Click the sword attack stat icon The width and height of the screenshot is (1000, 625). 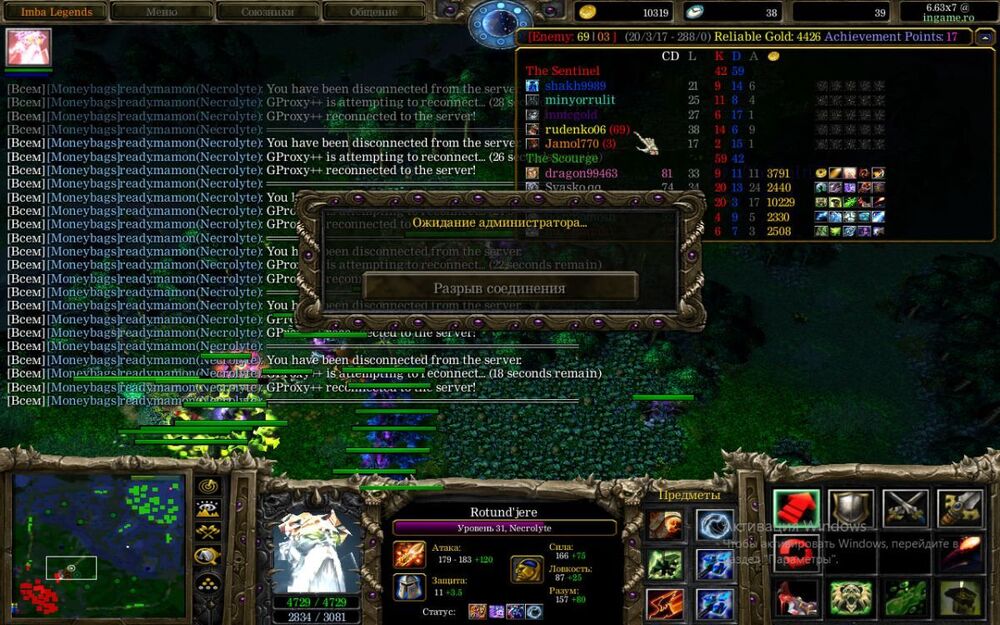click(x=409, y=554)
